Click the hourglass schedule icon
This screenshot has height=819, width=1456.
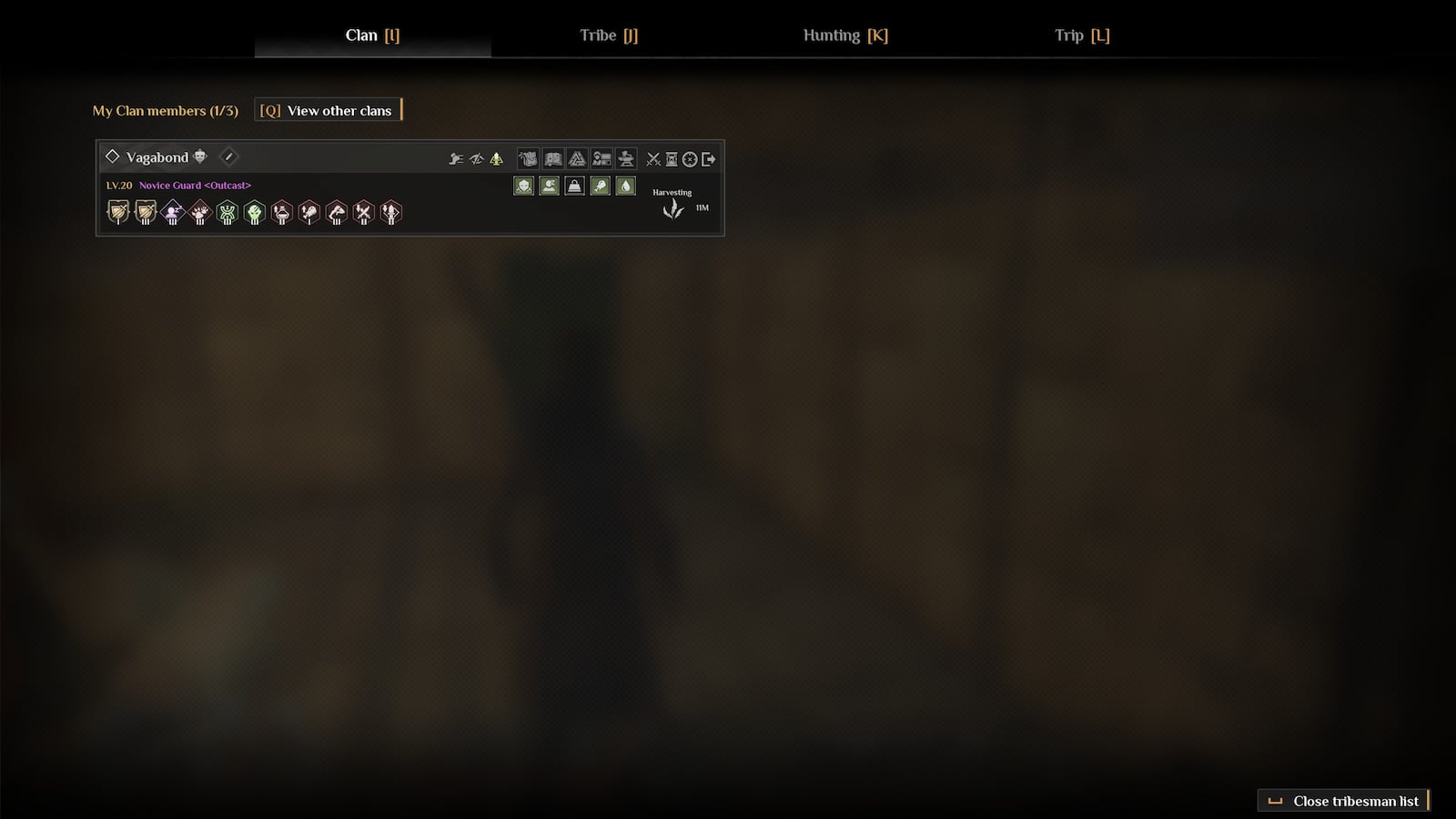[671, 157]
